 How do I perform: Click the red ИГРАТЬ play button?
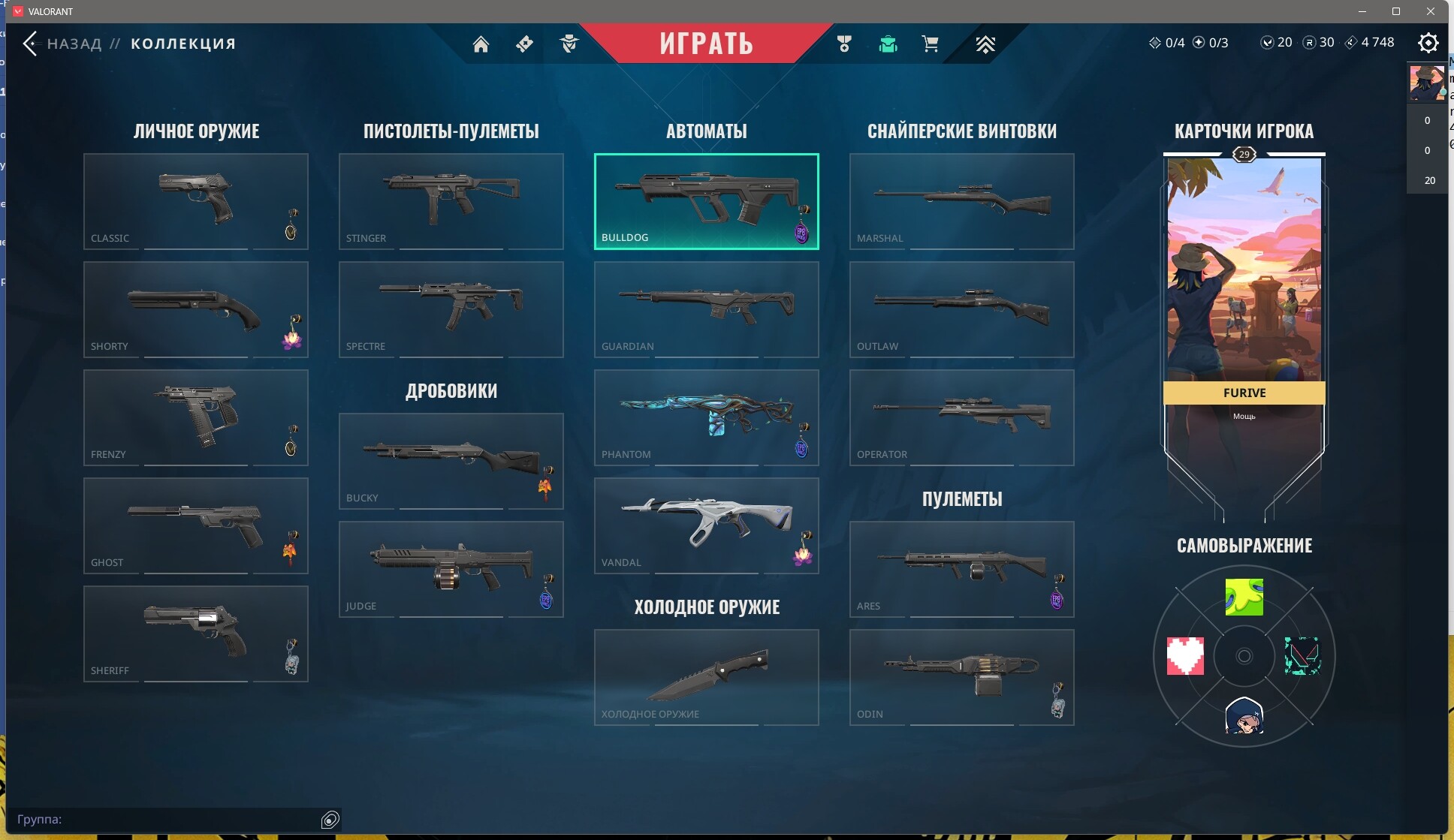coord(706,44)
